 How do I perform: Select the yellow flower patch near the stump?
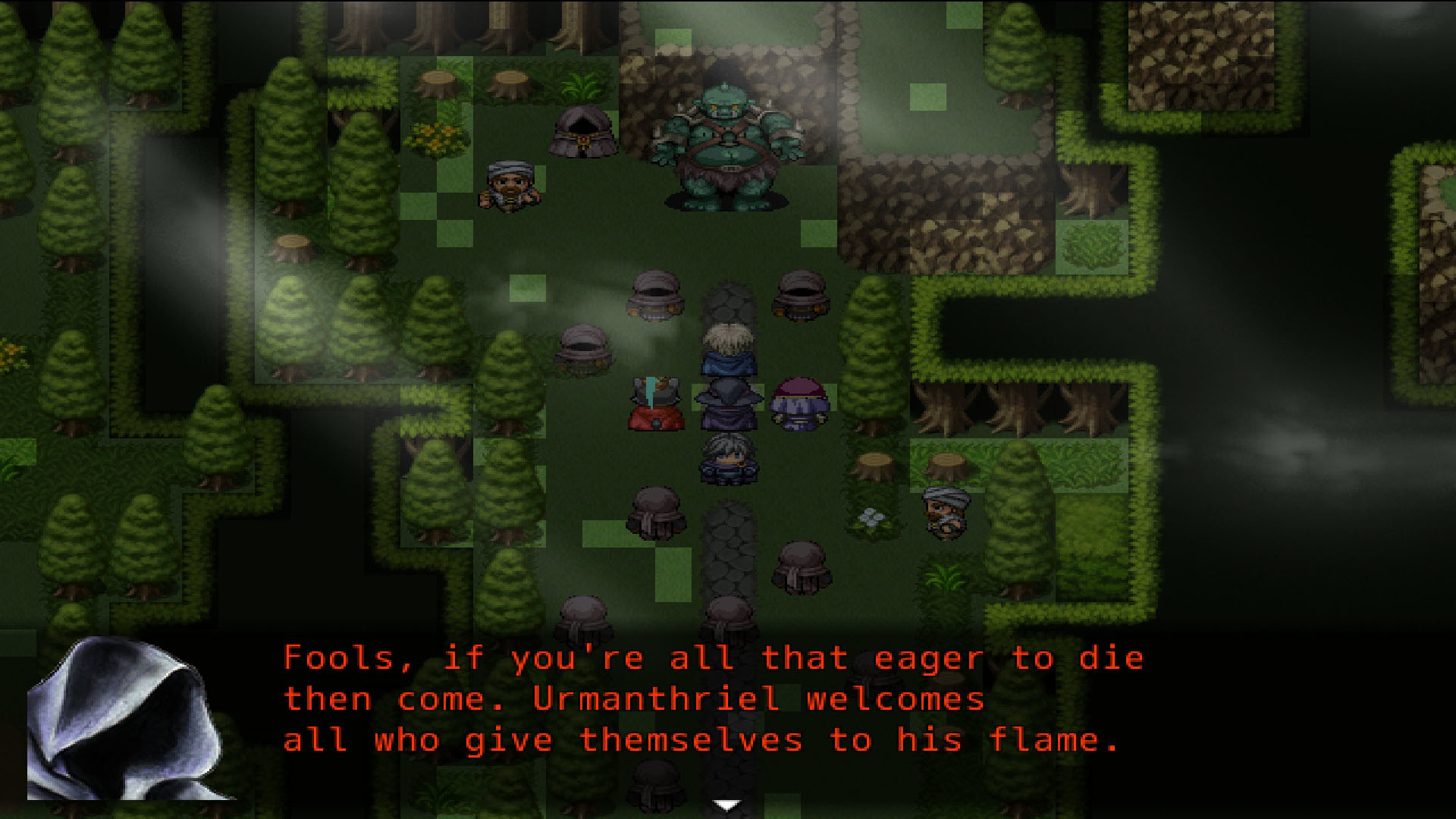pyautogui.click(x=436, y=136)
